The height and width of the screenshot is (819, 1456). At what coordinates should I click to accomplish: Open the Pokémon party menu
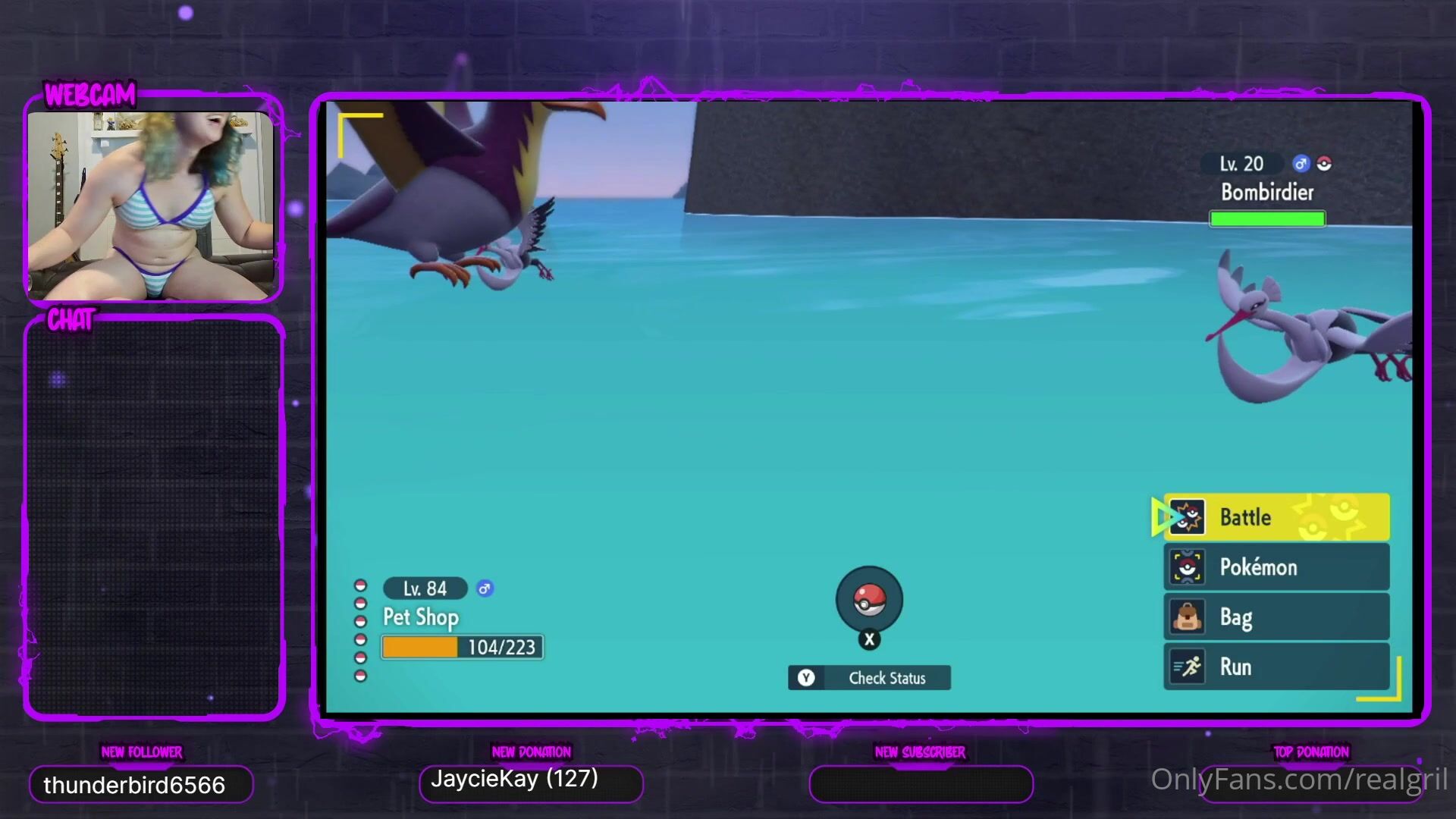point(1276,567)
